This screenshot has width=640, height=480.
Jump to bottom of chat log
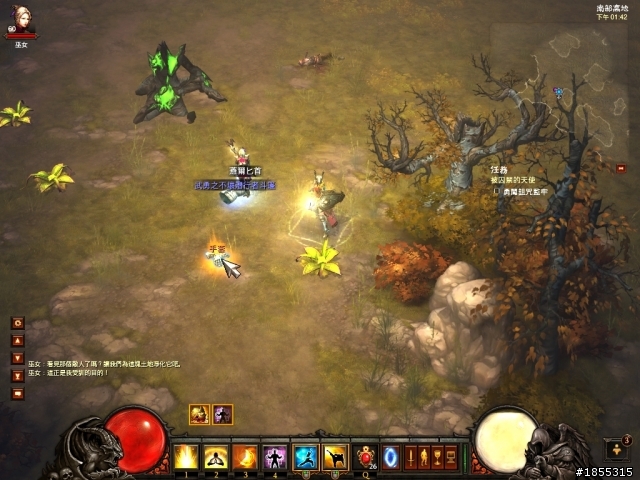point(18,375)
